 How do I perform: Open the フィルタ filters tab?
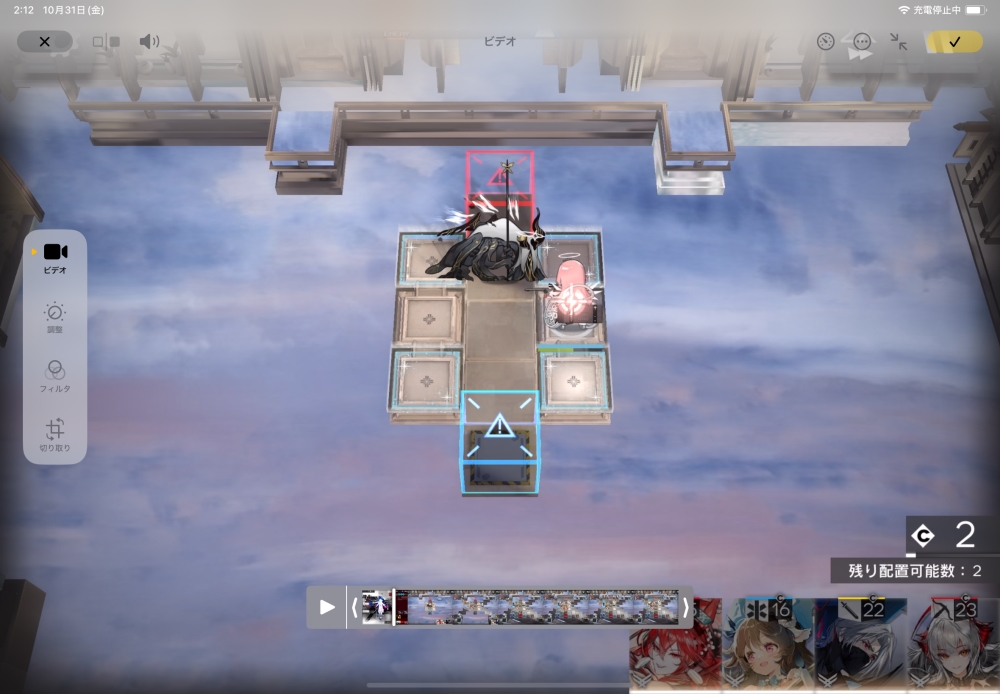click(55, 375)
